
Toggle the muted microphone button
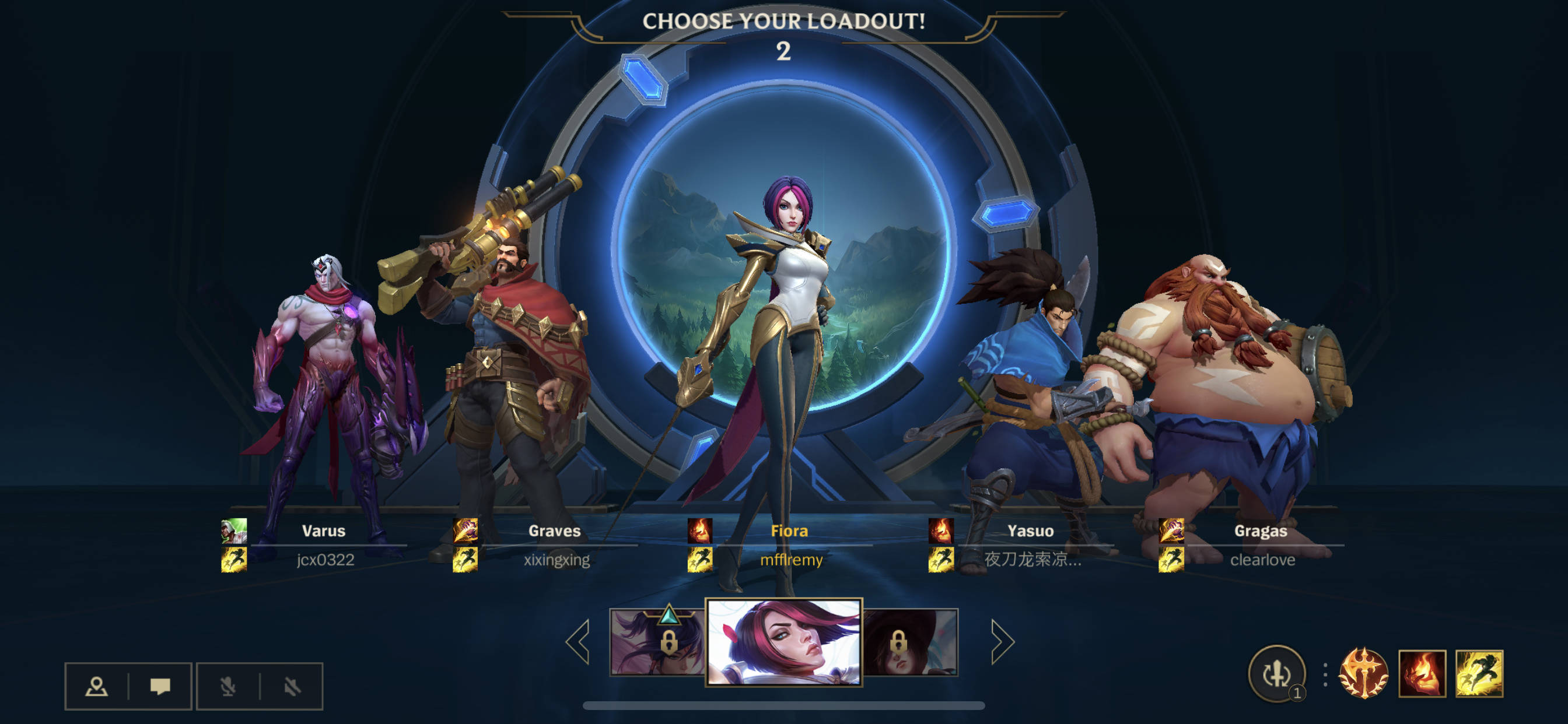click(x=228, y=686)
